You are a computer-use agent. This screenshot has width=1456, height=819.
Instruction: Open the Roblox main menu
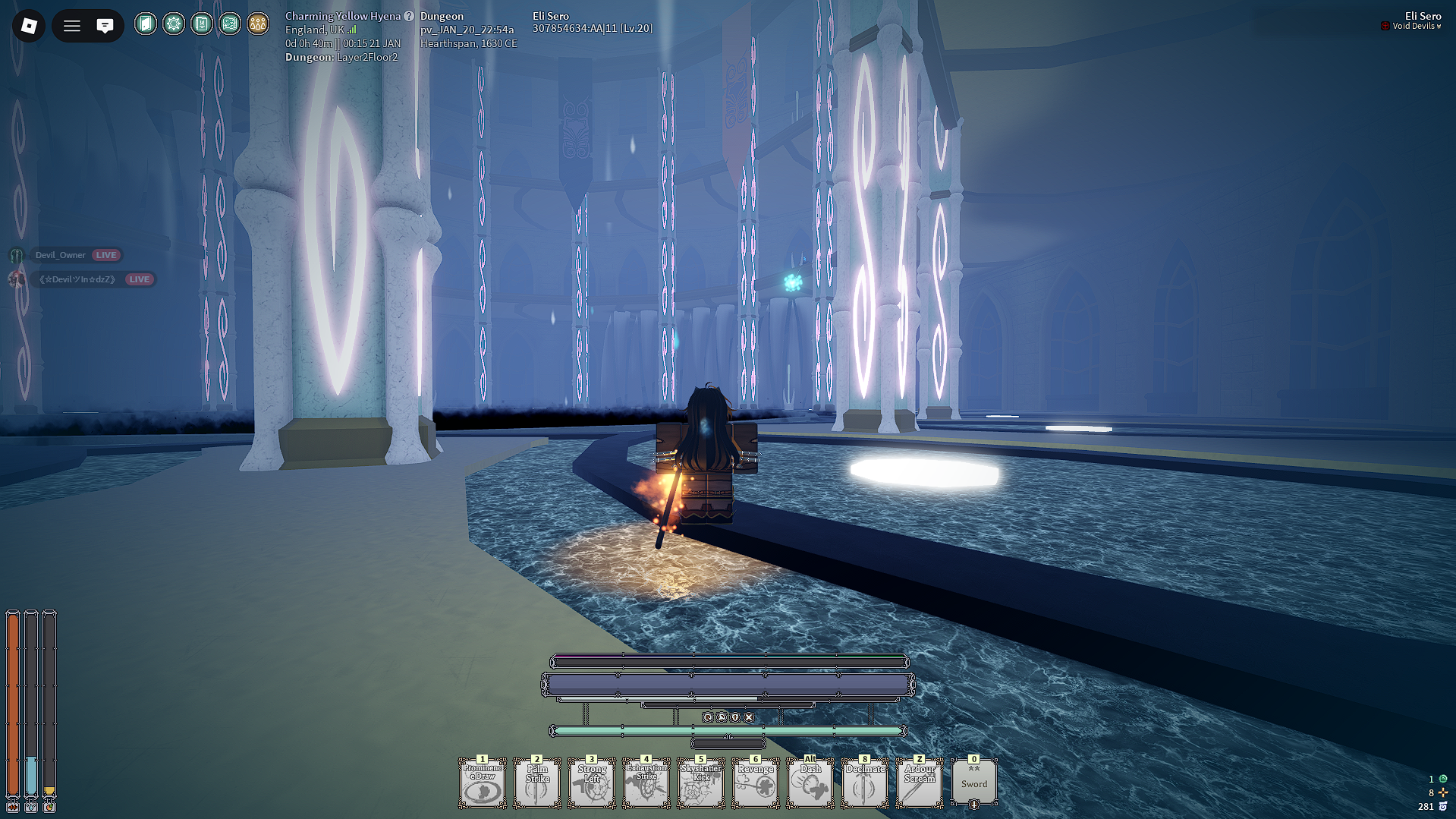[x=29, y=26]
